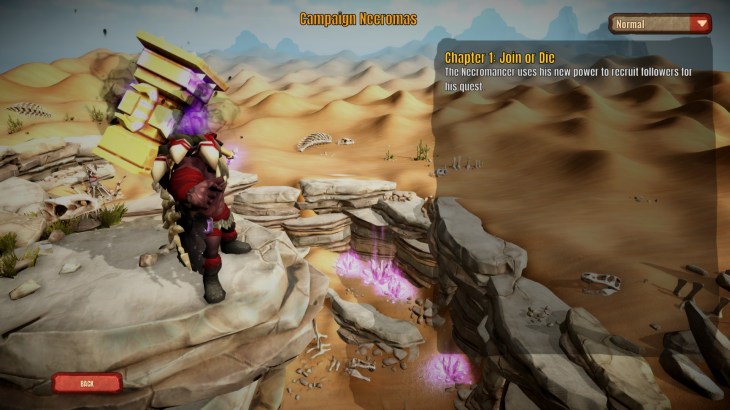Select Chapter 1: Join or Die
This screenshot has height=410, width=730.
point(501,58)
